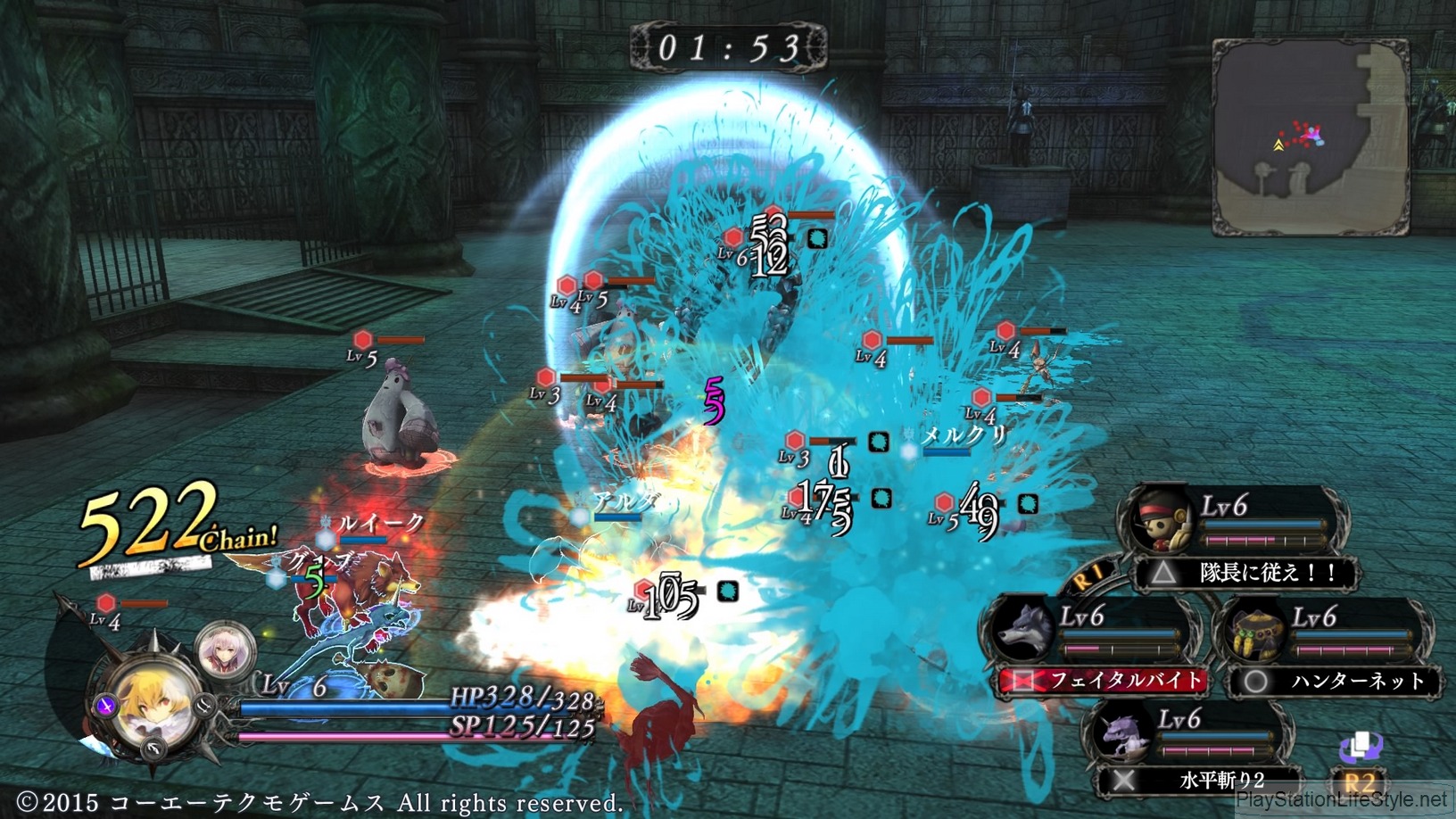Switch servan deck with the cards icon

[x=1361, y=748]
